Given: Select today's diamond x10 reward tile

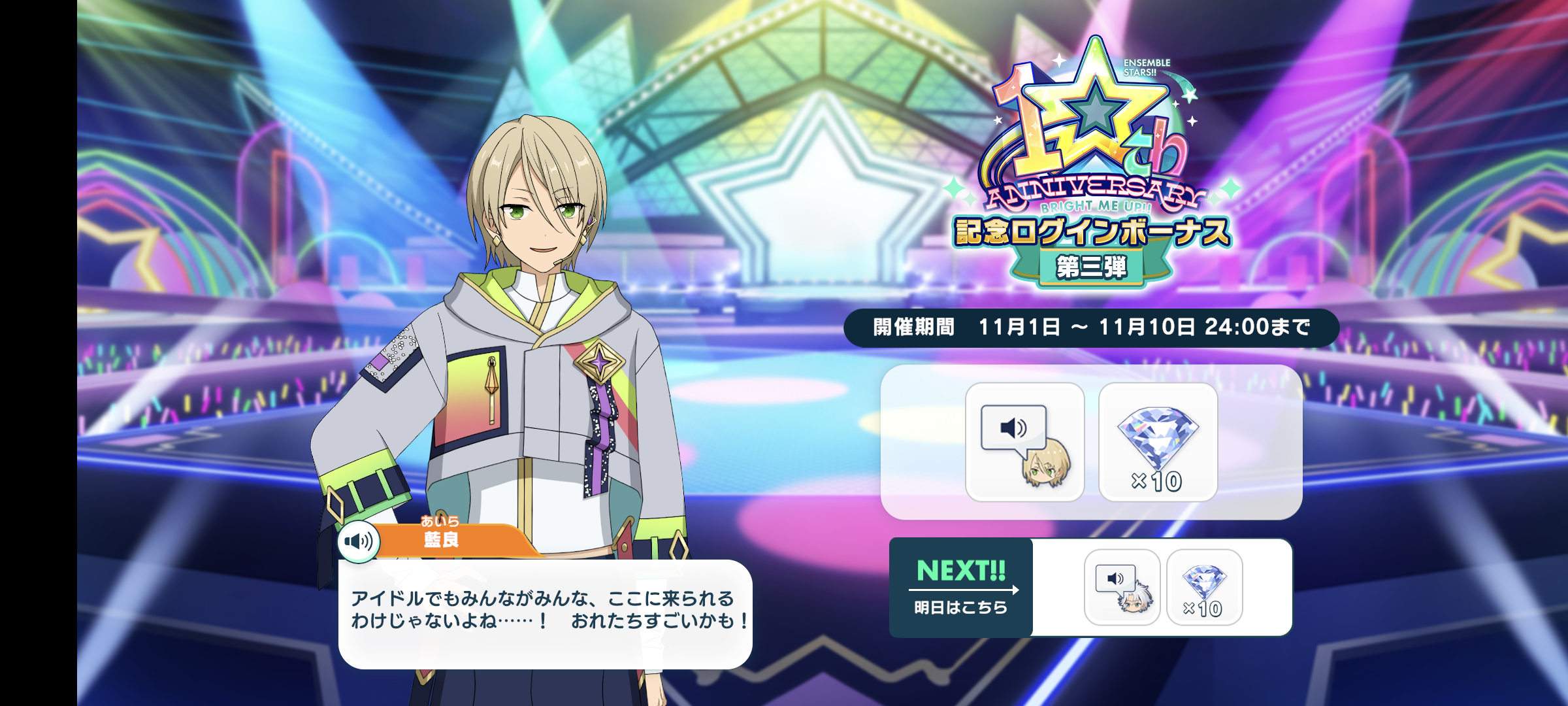Looking at the screenshot, I should coord(1158,442).
